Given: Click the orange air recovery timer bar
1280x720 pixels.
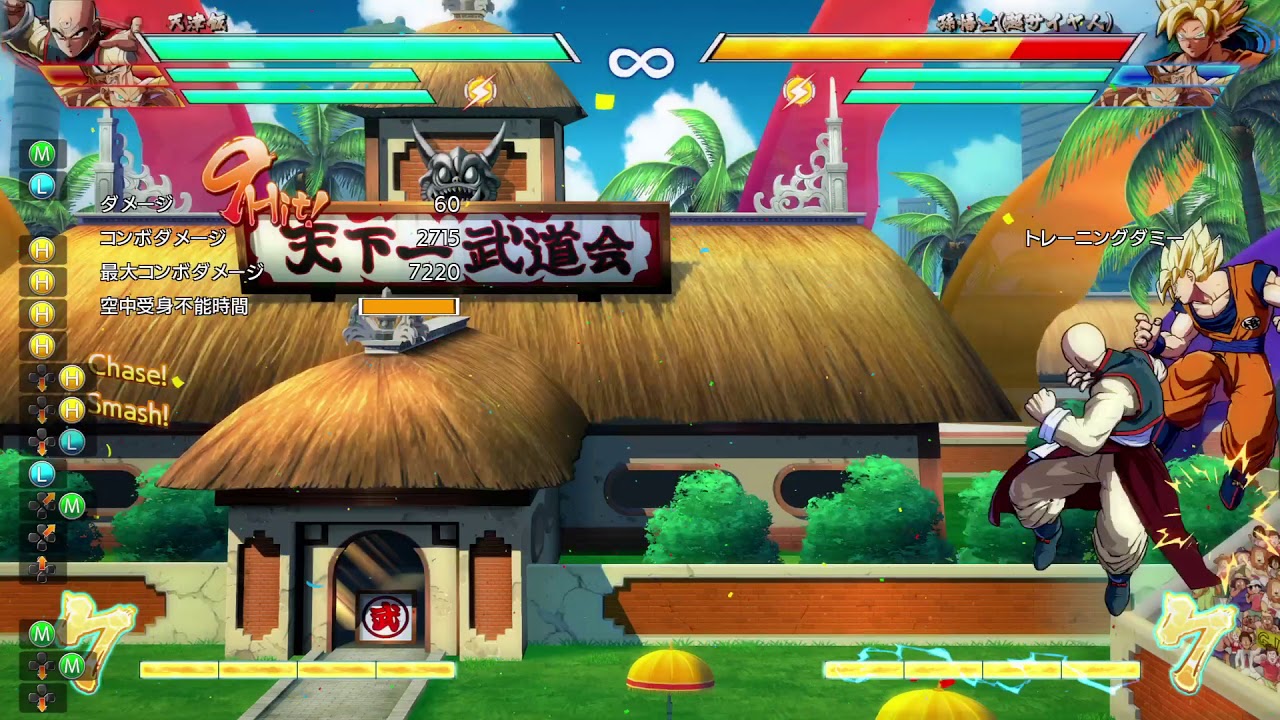Looking at the screenshot, I should click(x=409, y=303).
